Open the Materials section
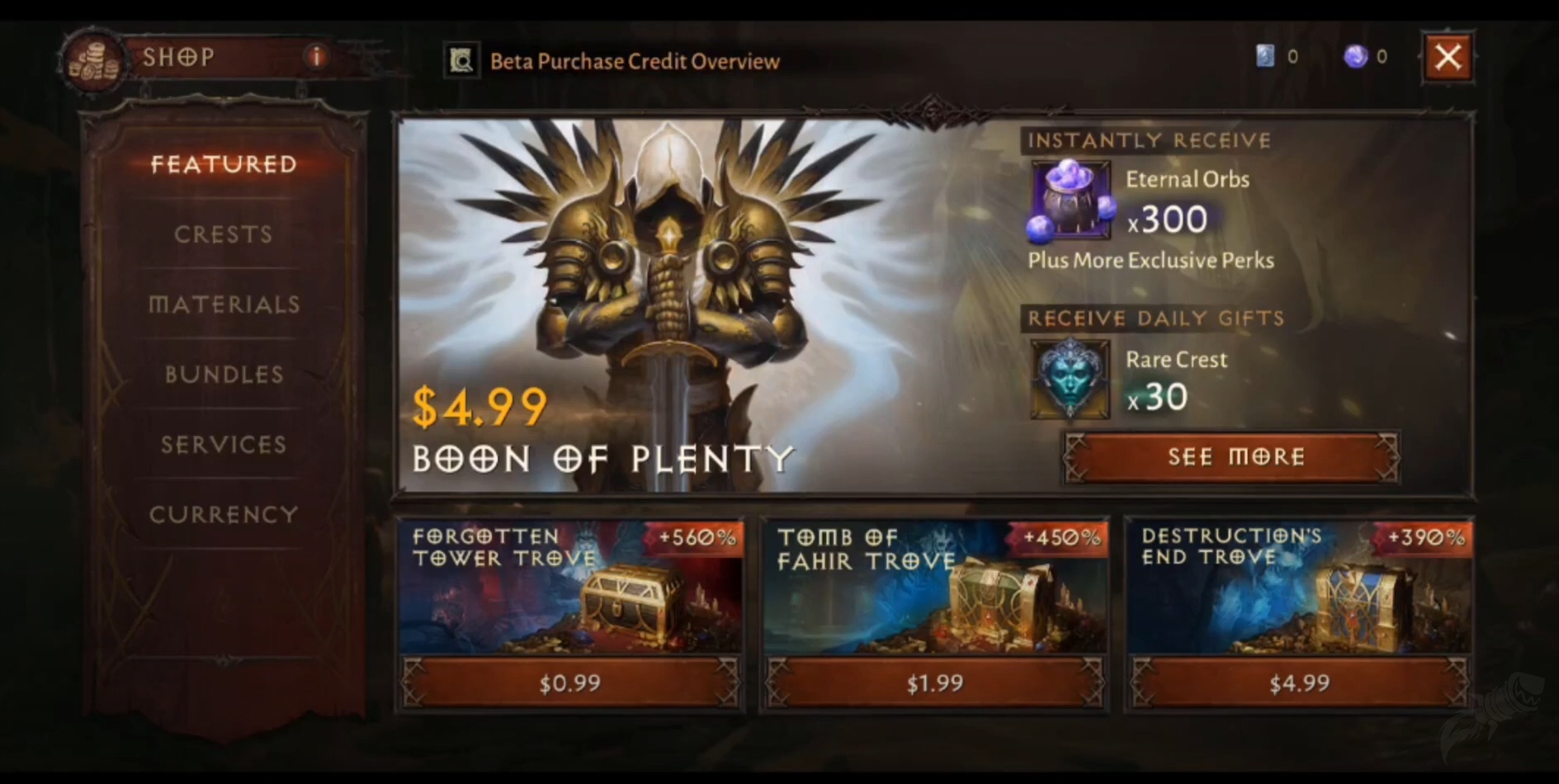 [224, 305]
